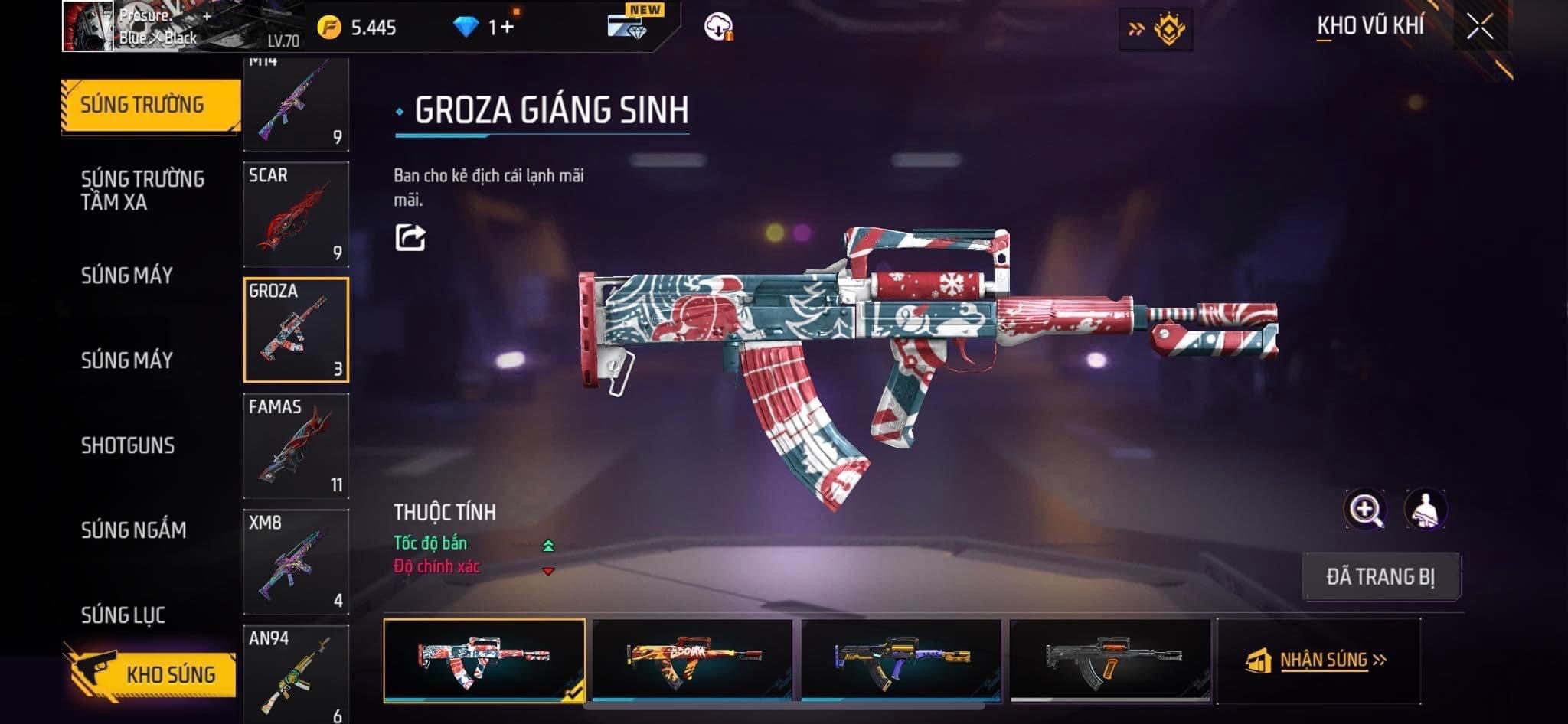Screen dimensions: 1568x724
Task: Preview weapon on character icon
Action: coord(1425,509)
